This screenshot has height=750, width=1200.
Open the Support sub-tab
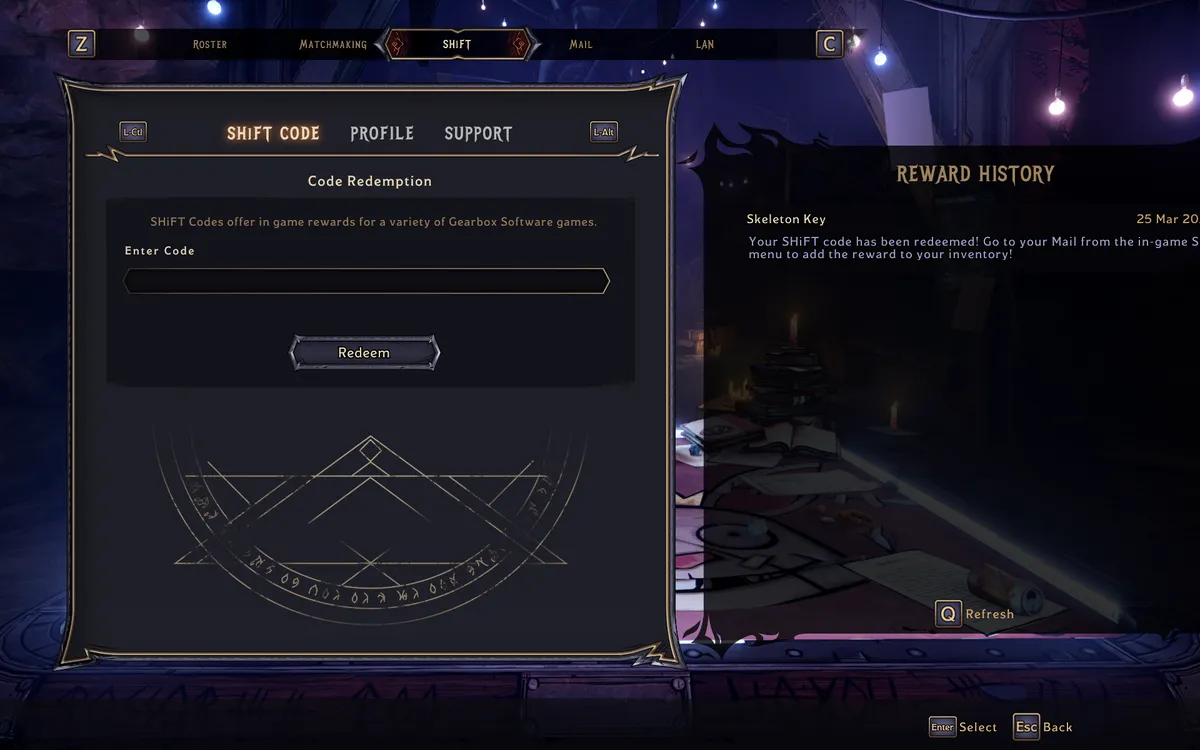(478, 134)
